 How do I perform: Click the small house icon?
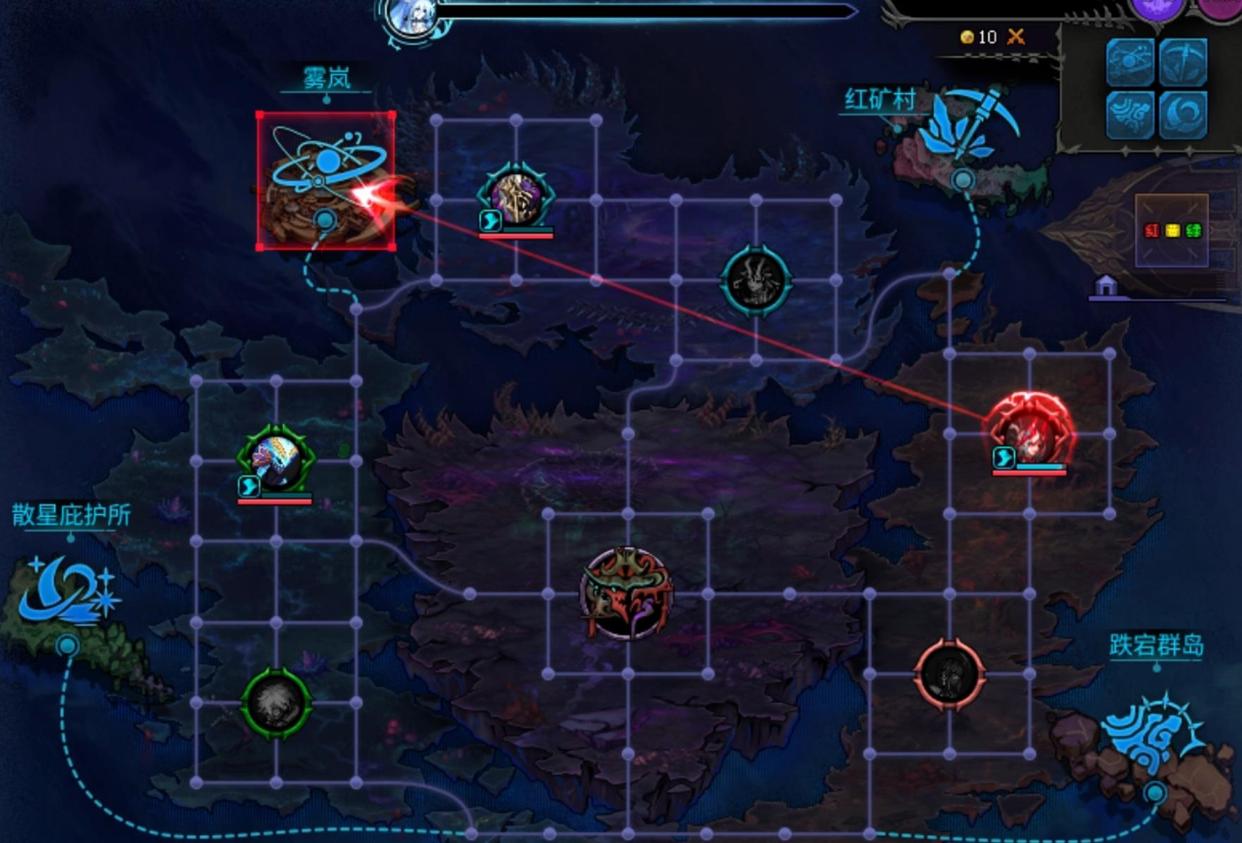tap(1105, 287)
